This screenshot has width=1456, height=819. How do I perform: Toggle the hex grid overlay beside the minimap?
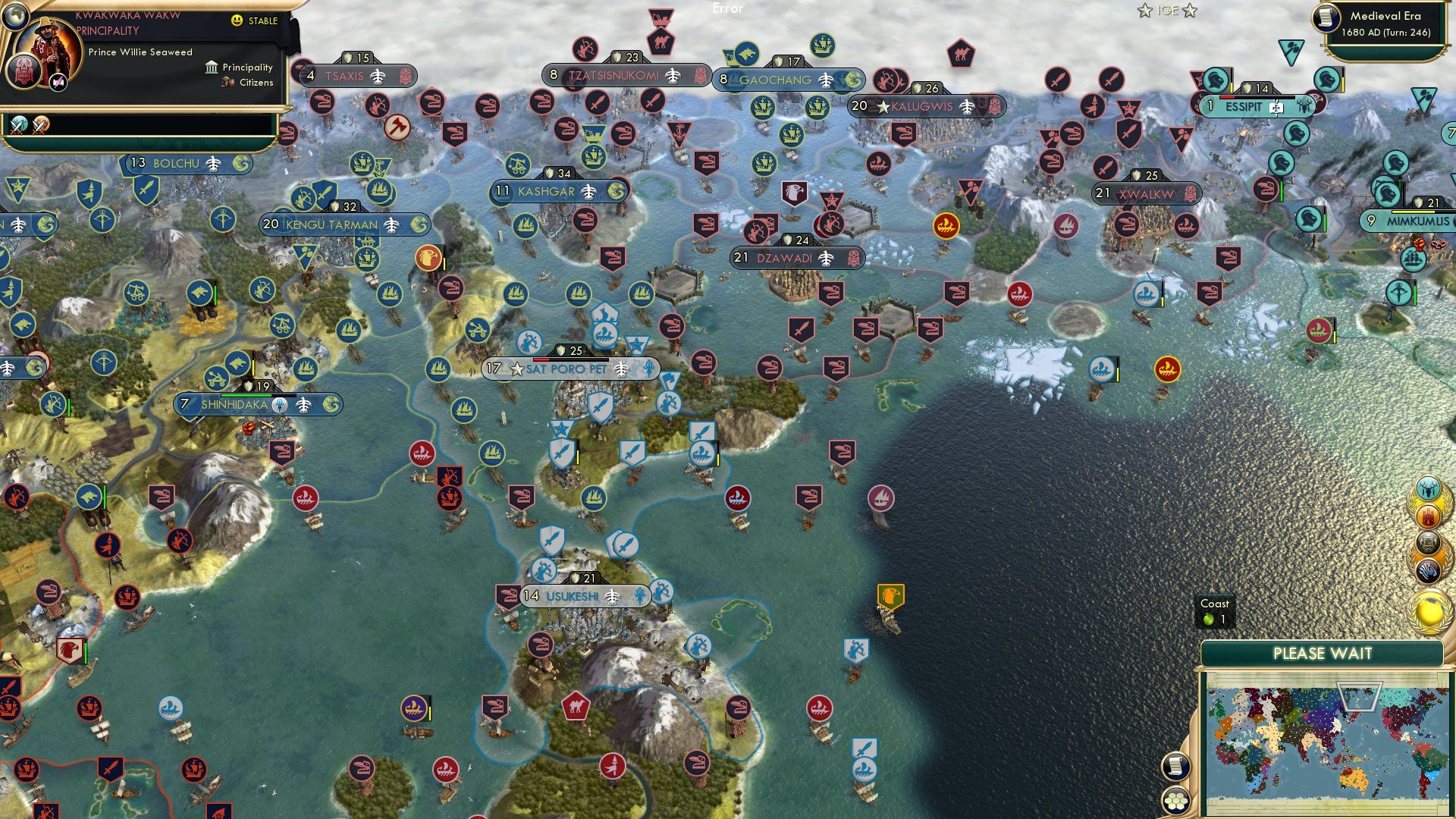[x=1176, y=801]
